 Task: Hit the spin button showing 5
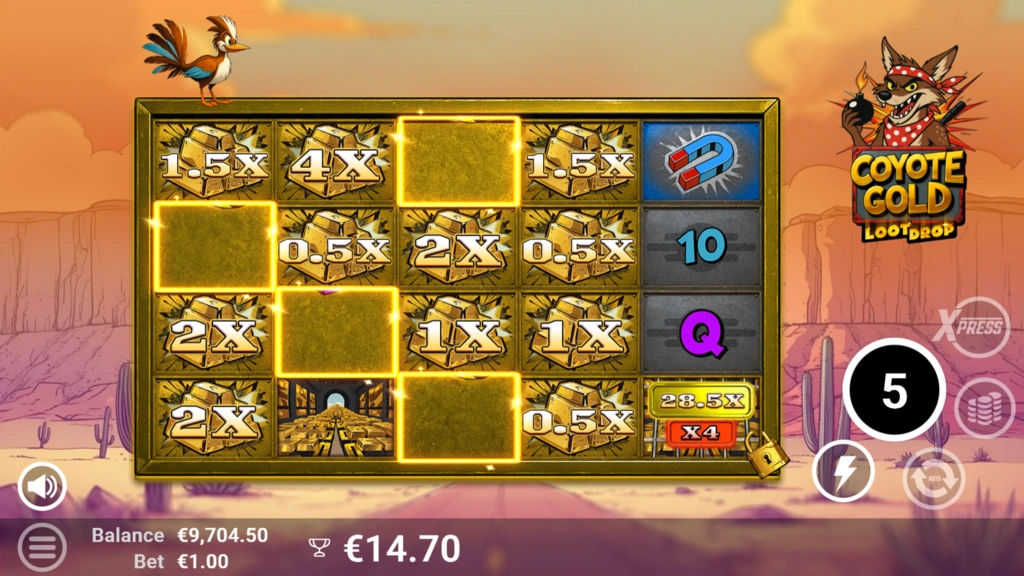(x=894, y=391)
